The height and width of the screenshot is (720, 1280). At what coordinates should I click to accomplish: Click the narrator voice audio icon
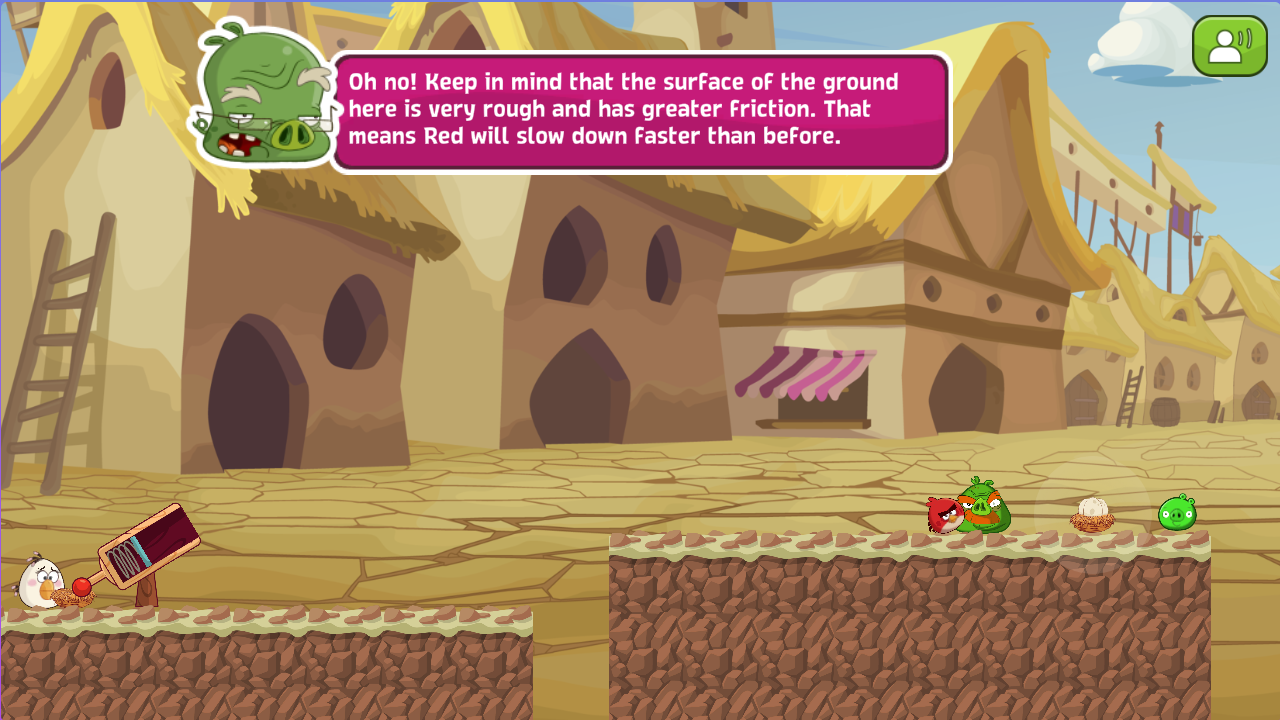[1229, 45]
